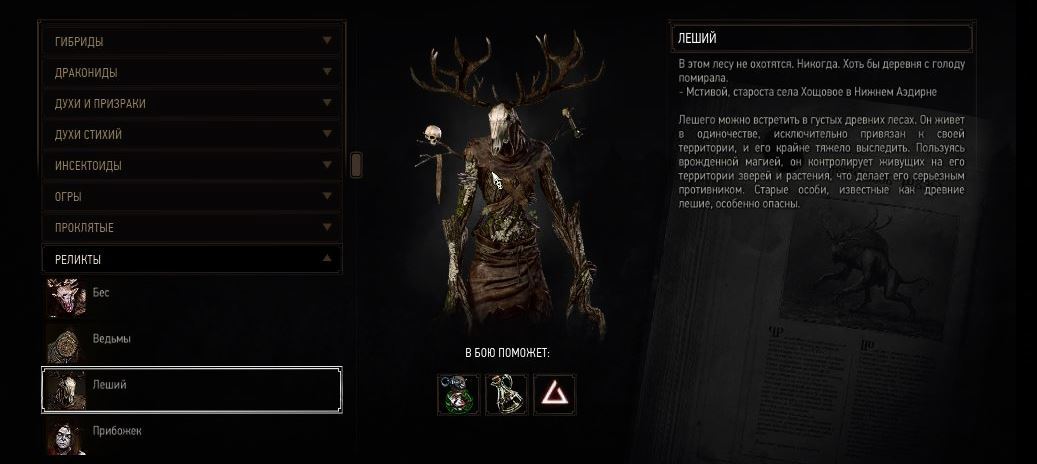Open the Инсектоиды category
This screenshot has width=1037, height=464.
click(x=190, y=166)
